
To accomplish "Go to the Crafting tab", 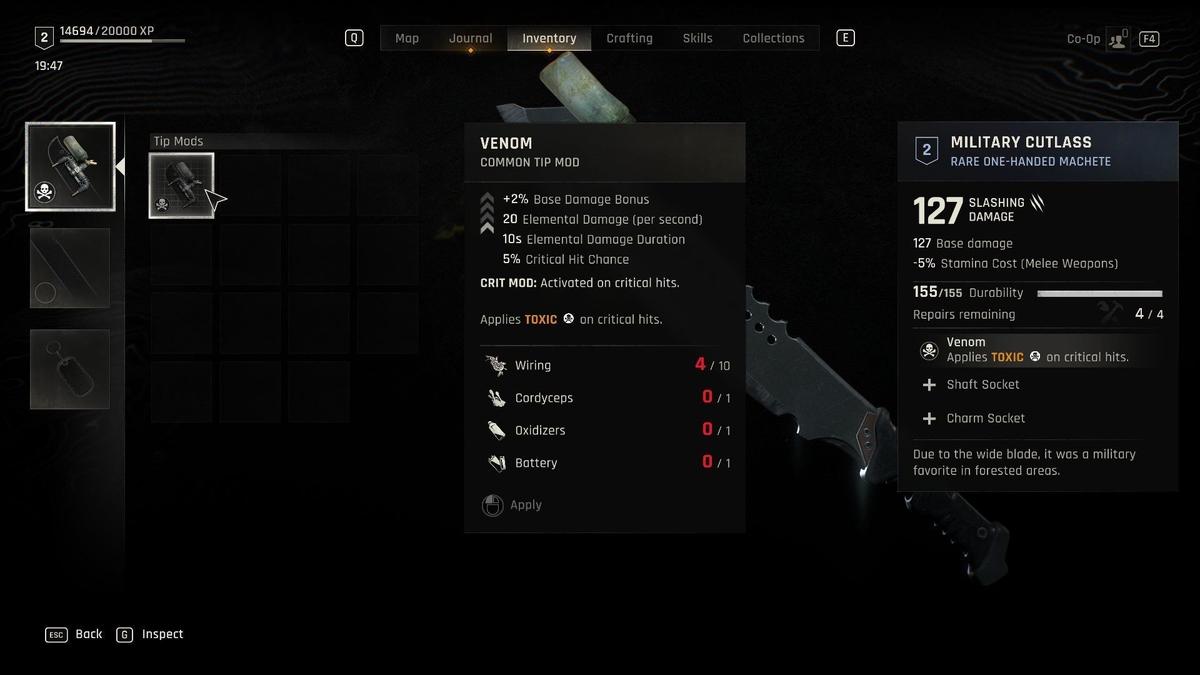I will (629, 38).
